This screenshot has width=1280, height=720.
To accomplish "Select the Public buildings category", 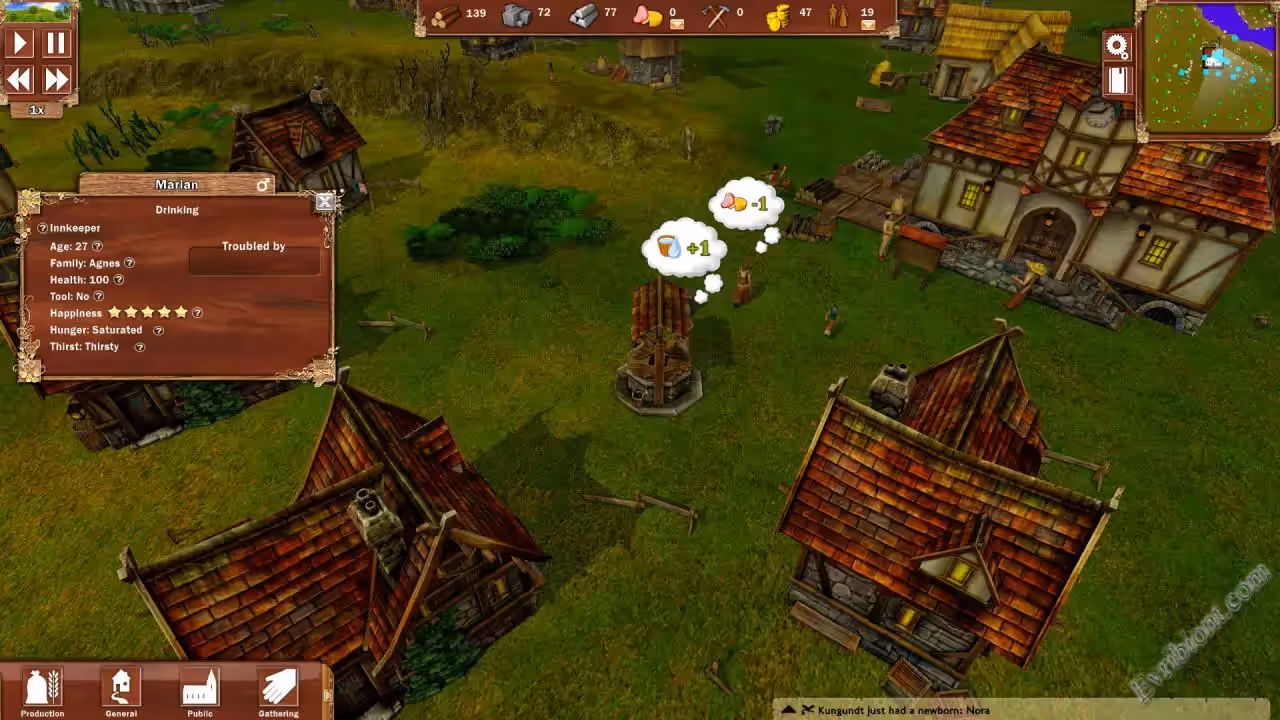I will tap(200, 691).
